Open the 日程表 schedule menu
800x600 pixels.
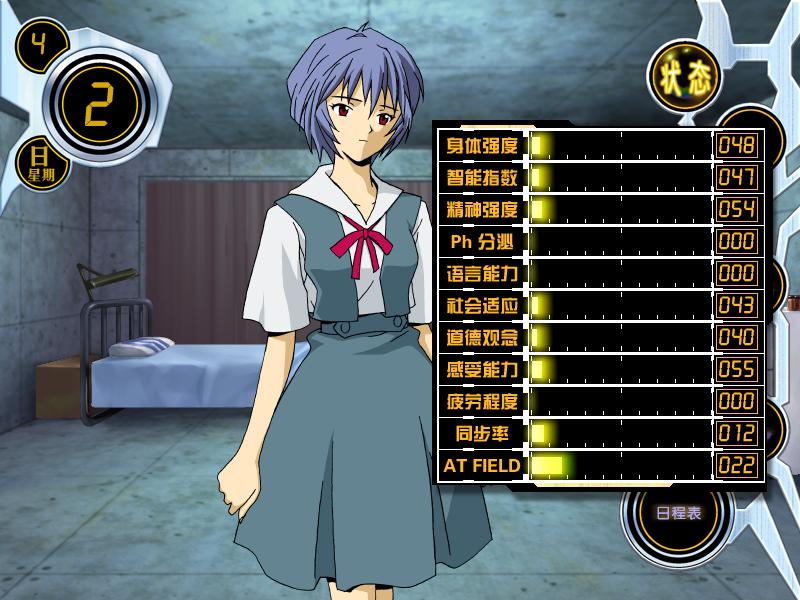point(678,513)
